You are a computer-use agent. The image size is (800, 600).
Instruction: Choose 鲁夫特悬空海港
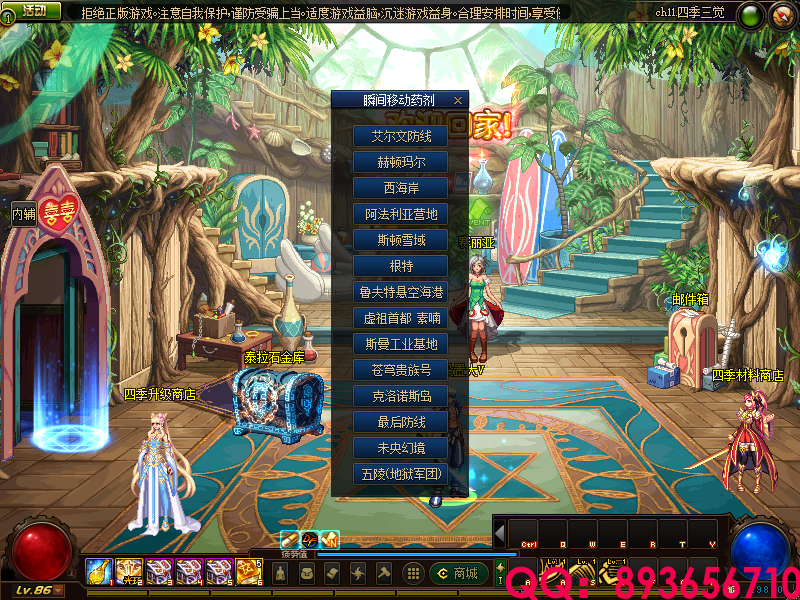[x=400, y=291]
